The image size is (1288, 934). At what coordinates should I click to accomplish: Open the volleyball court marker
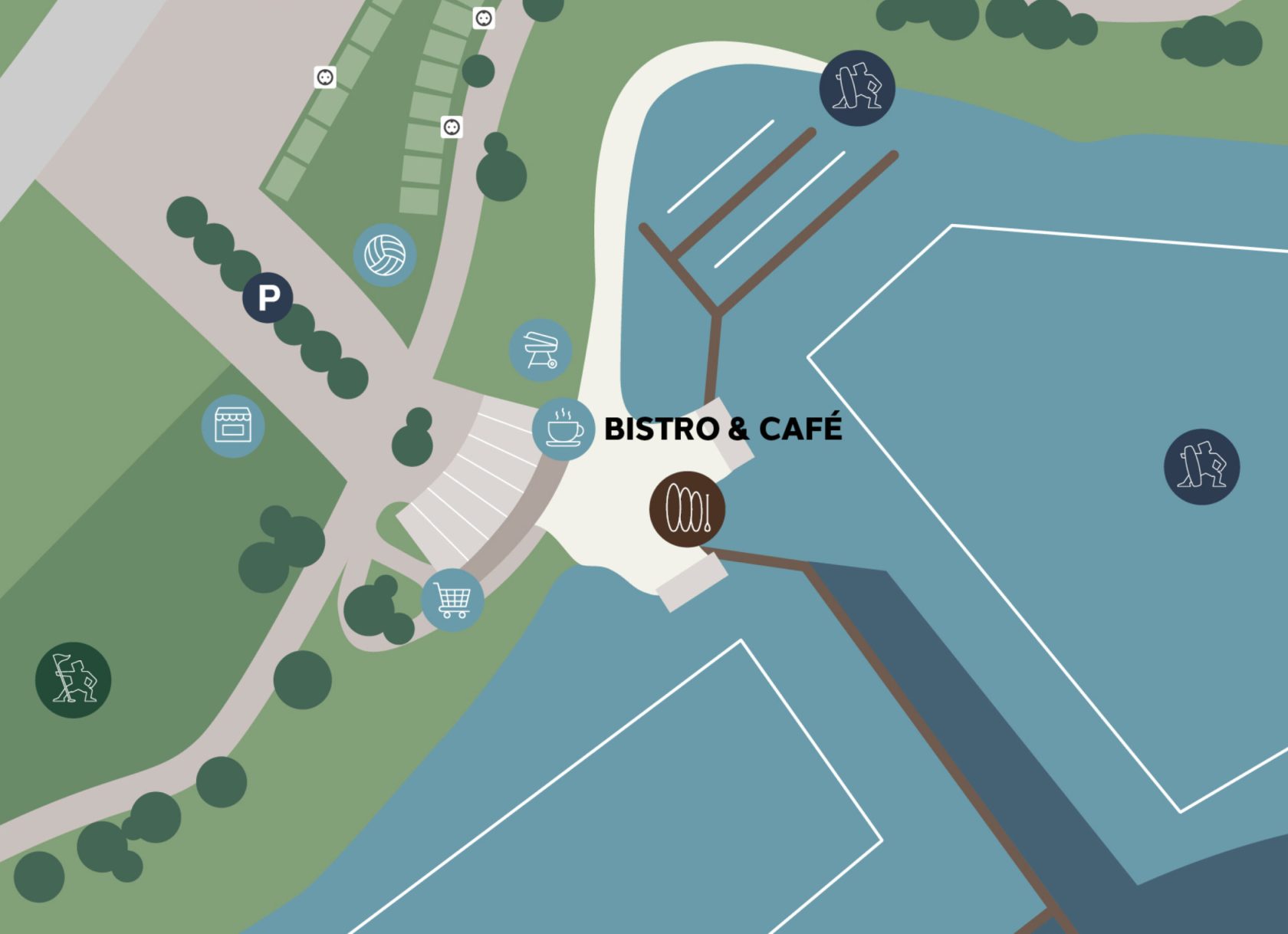point(385,255)
